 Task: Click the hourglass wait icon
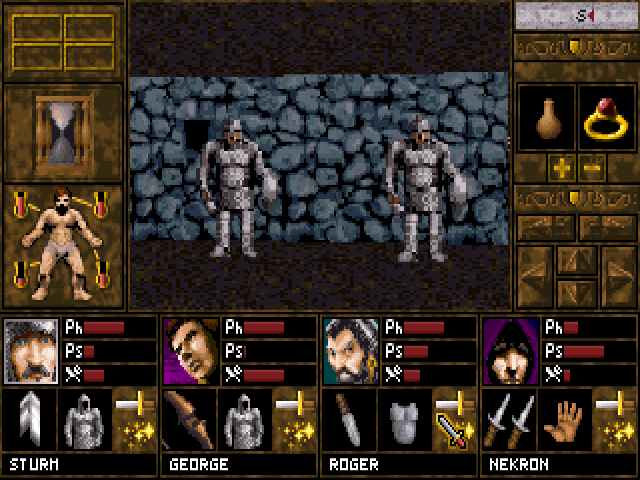(62, 132)
